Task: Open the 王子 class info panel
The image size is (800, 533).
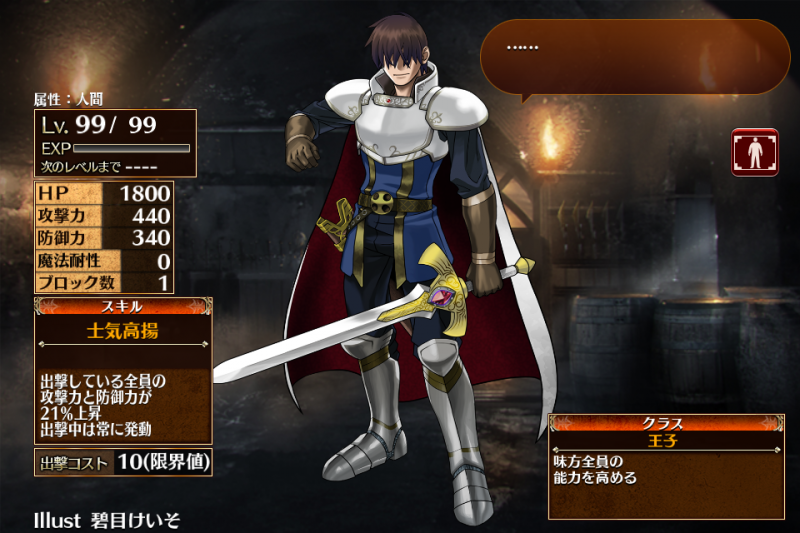Action: (665, 466)
